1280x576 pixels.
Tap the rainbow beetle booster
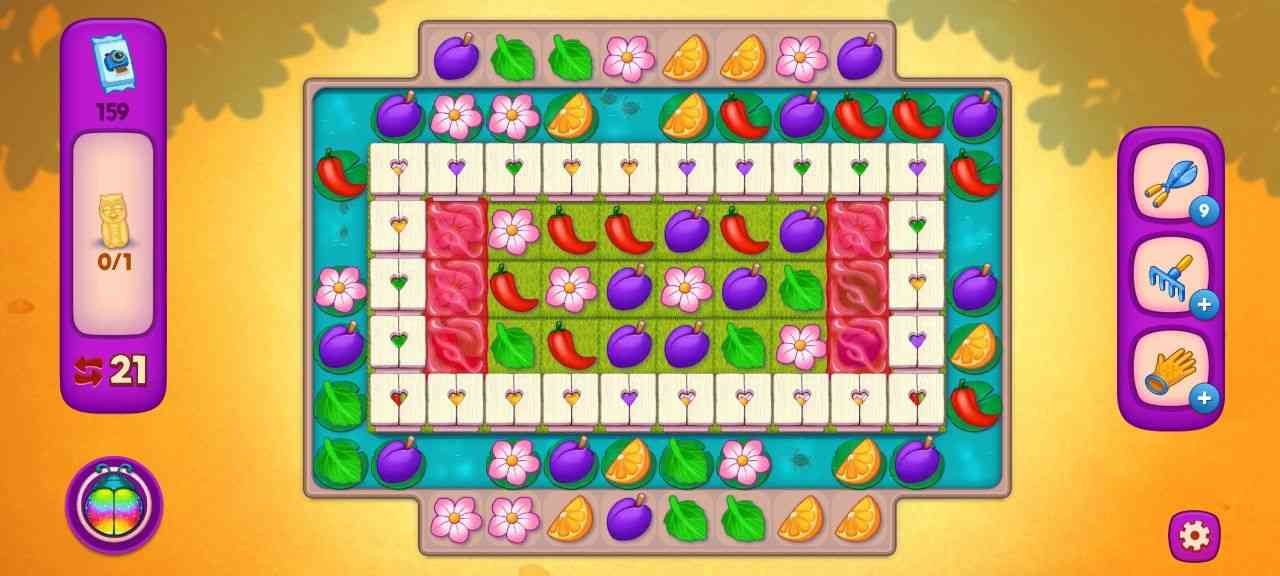tap(114, 505)
